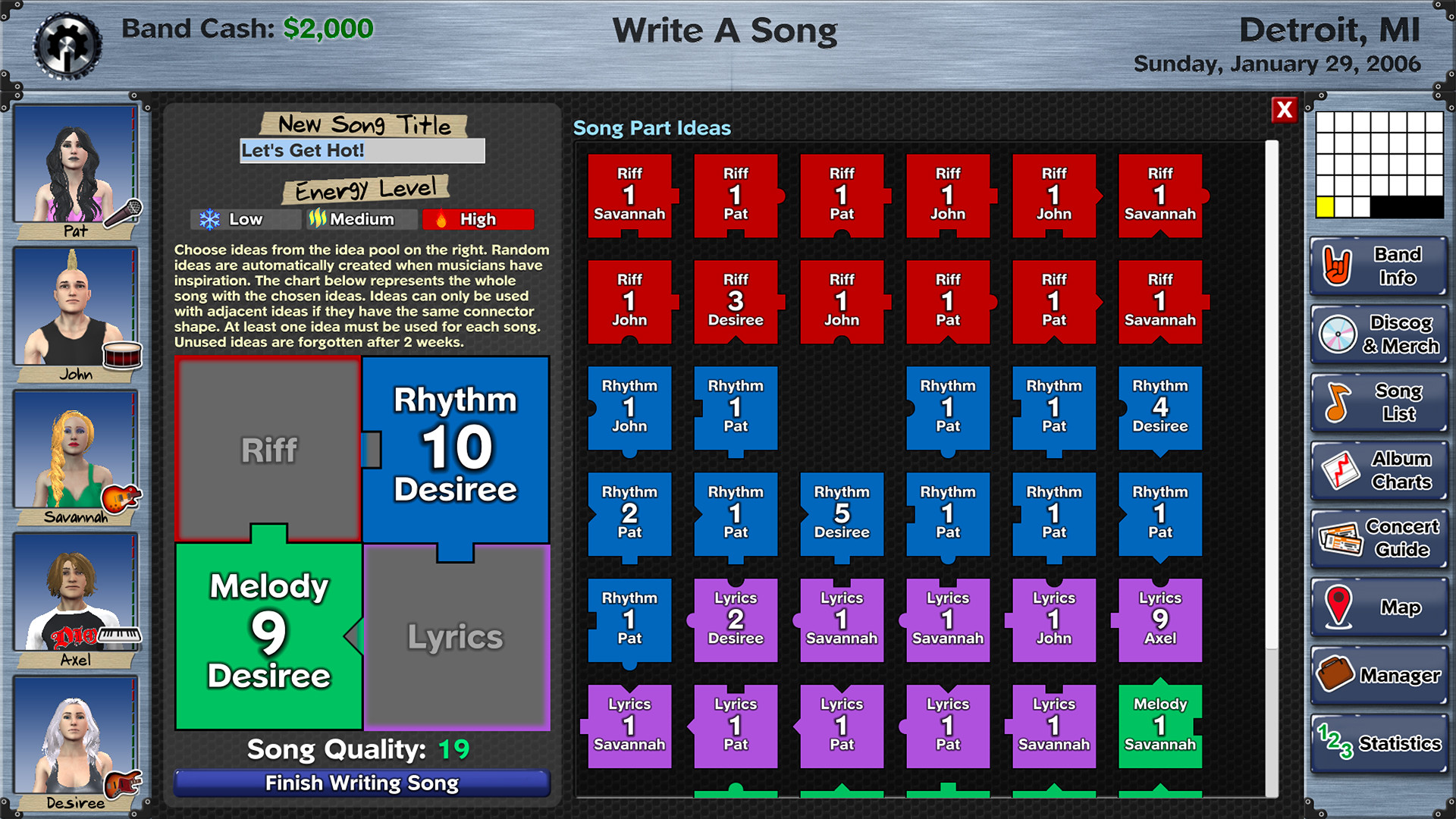Open the Map
Image resolution: width=1456 pixels, height=819 pixels.
pyautogui.click(x=1378, y=606)
